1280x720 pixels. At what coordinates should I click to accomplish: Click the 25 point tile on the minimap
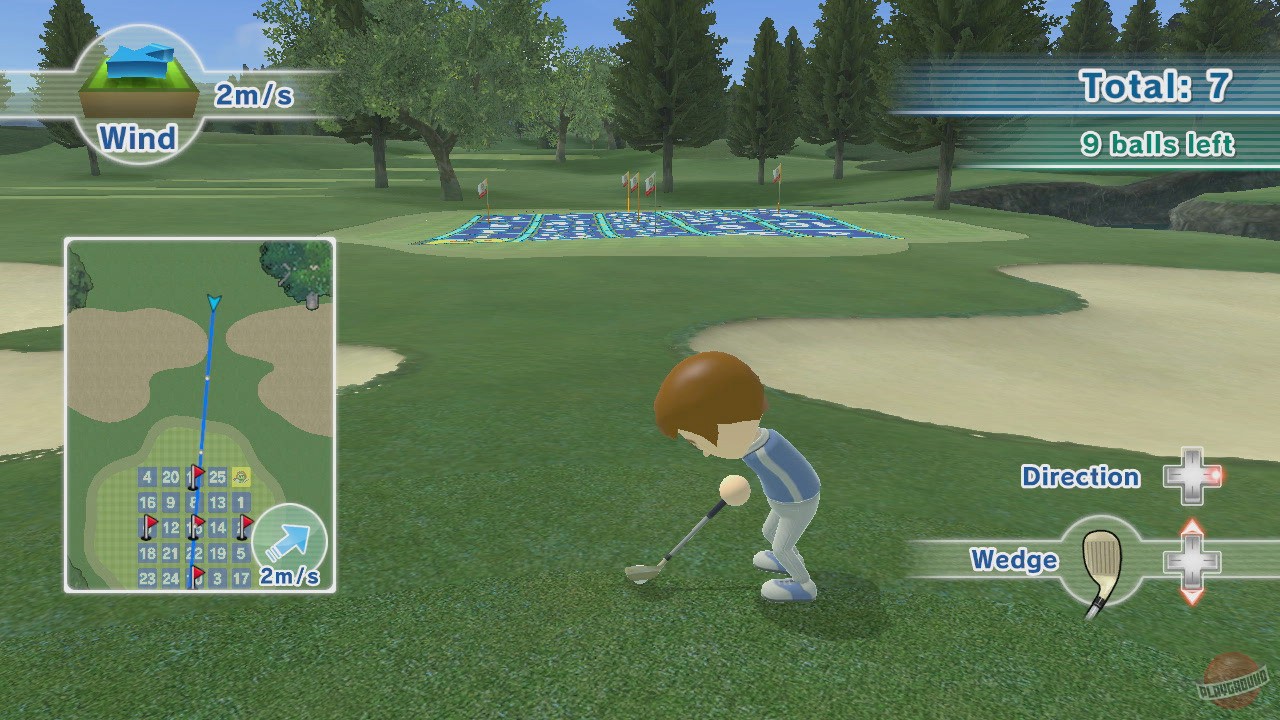[x=217, y=476]
